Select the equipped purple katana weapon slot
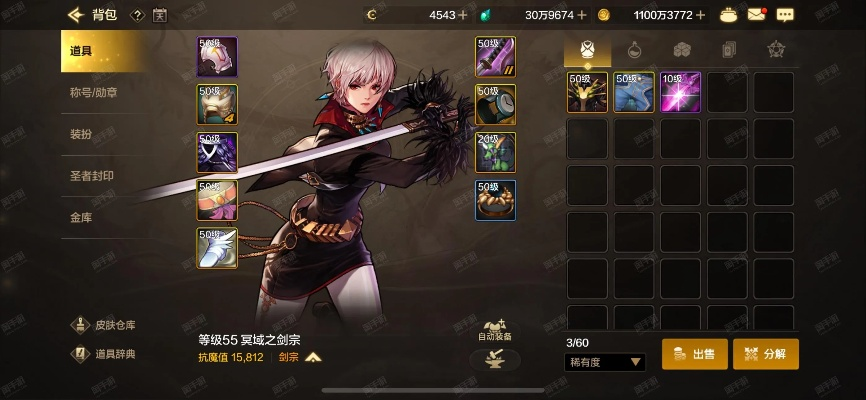Screen dimensions: 866x400 click(495, 57)
